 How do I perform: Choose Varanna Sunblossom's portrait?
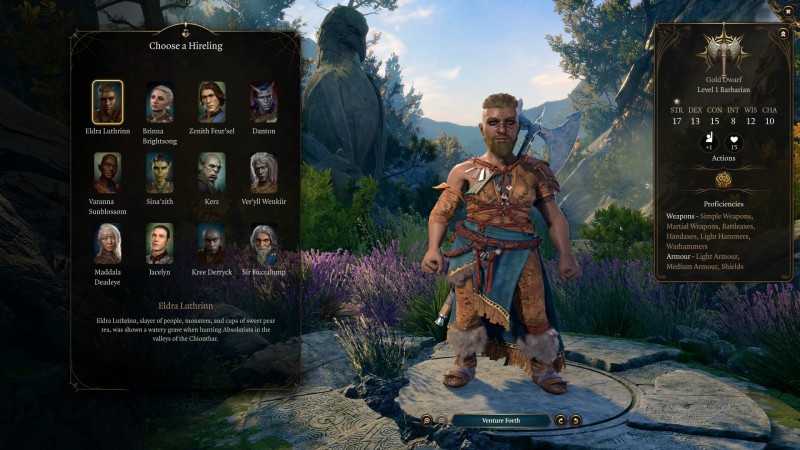click(107, 172)
